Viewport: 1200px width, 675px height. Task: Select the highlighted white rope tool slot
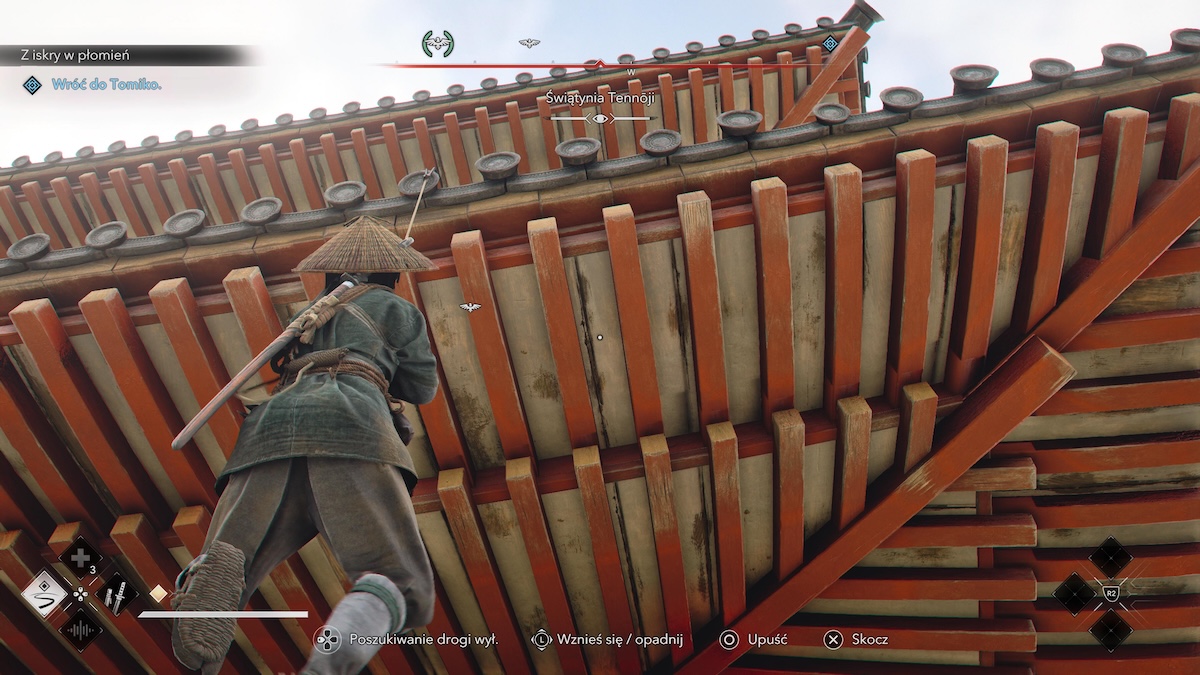point(44,593)
